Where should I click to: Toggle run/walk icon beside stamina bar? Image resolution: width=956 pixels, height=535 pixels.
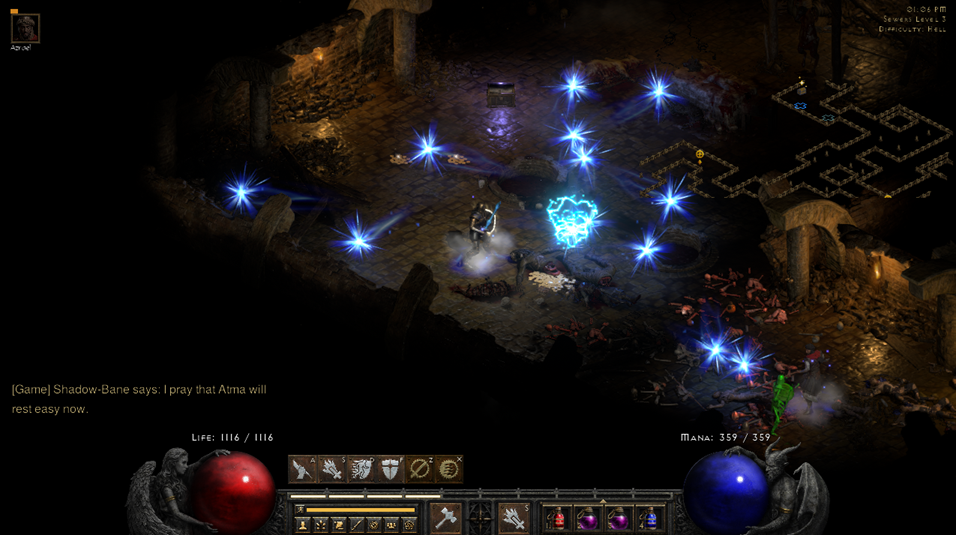point(298,509)
